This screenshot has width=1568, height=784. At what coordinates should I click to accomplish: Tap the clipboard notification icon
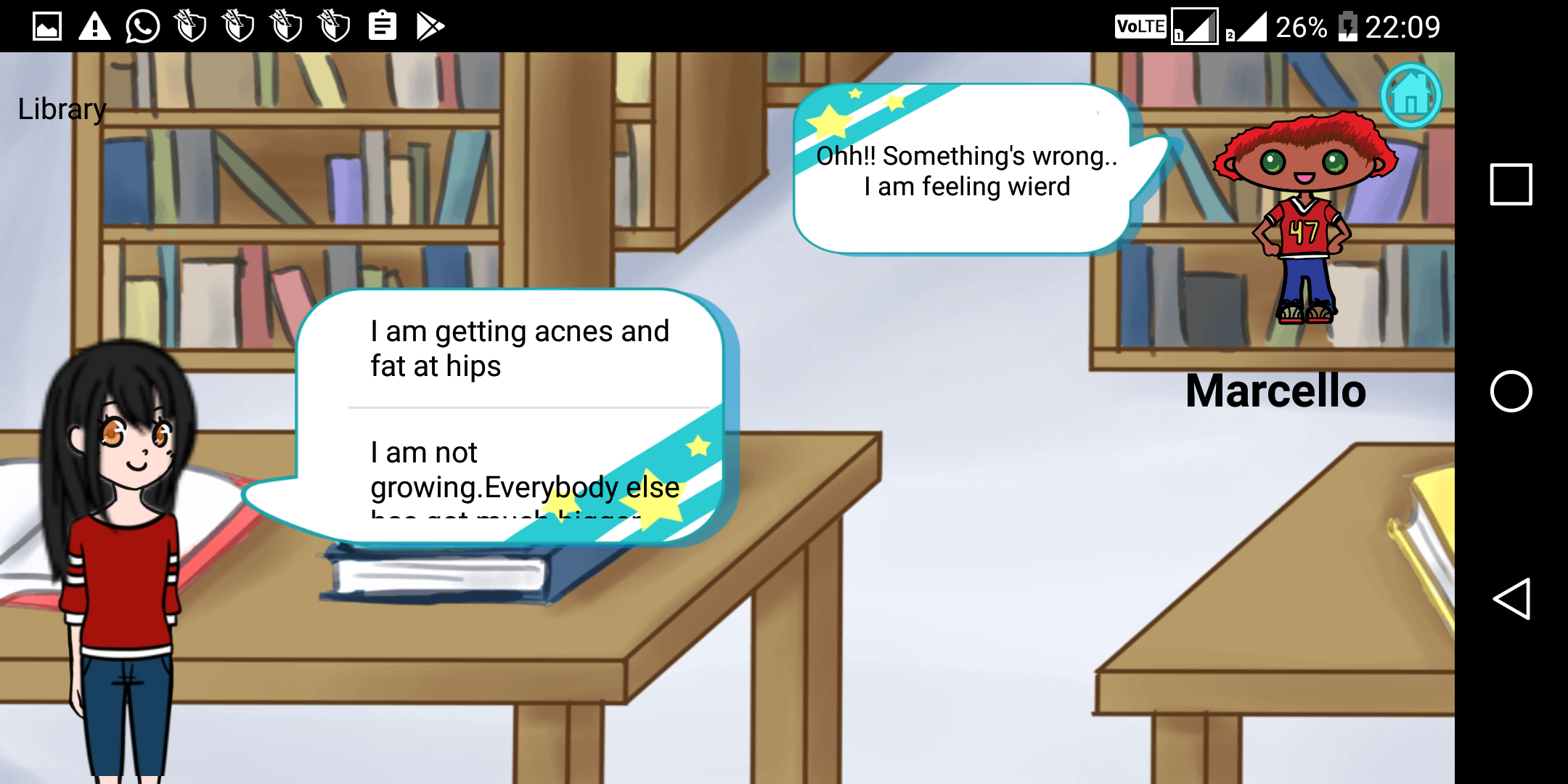[x=383, y=26]
